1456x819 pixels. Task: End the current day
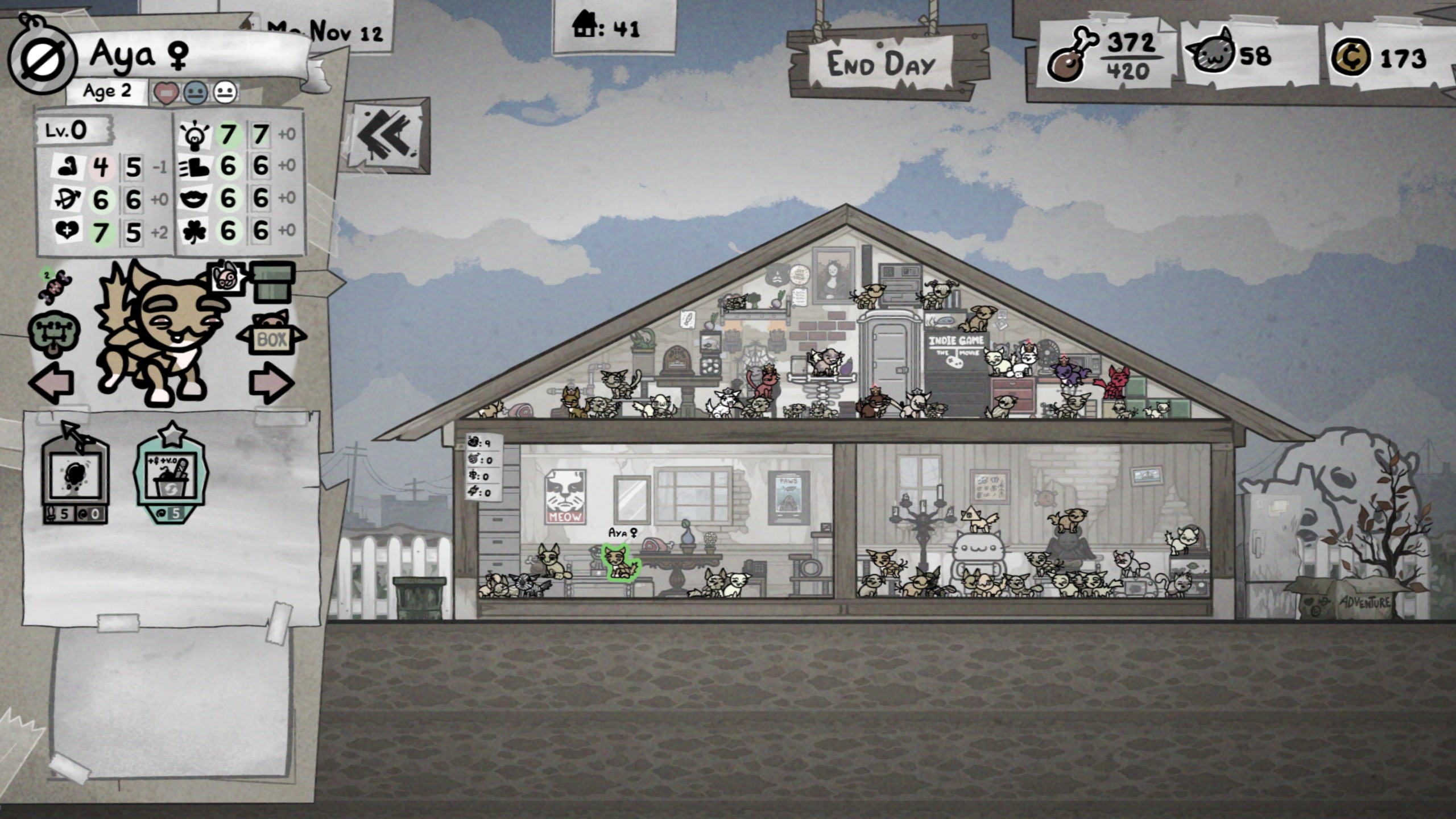coord(880,64)
